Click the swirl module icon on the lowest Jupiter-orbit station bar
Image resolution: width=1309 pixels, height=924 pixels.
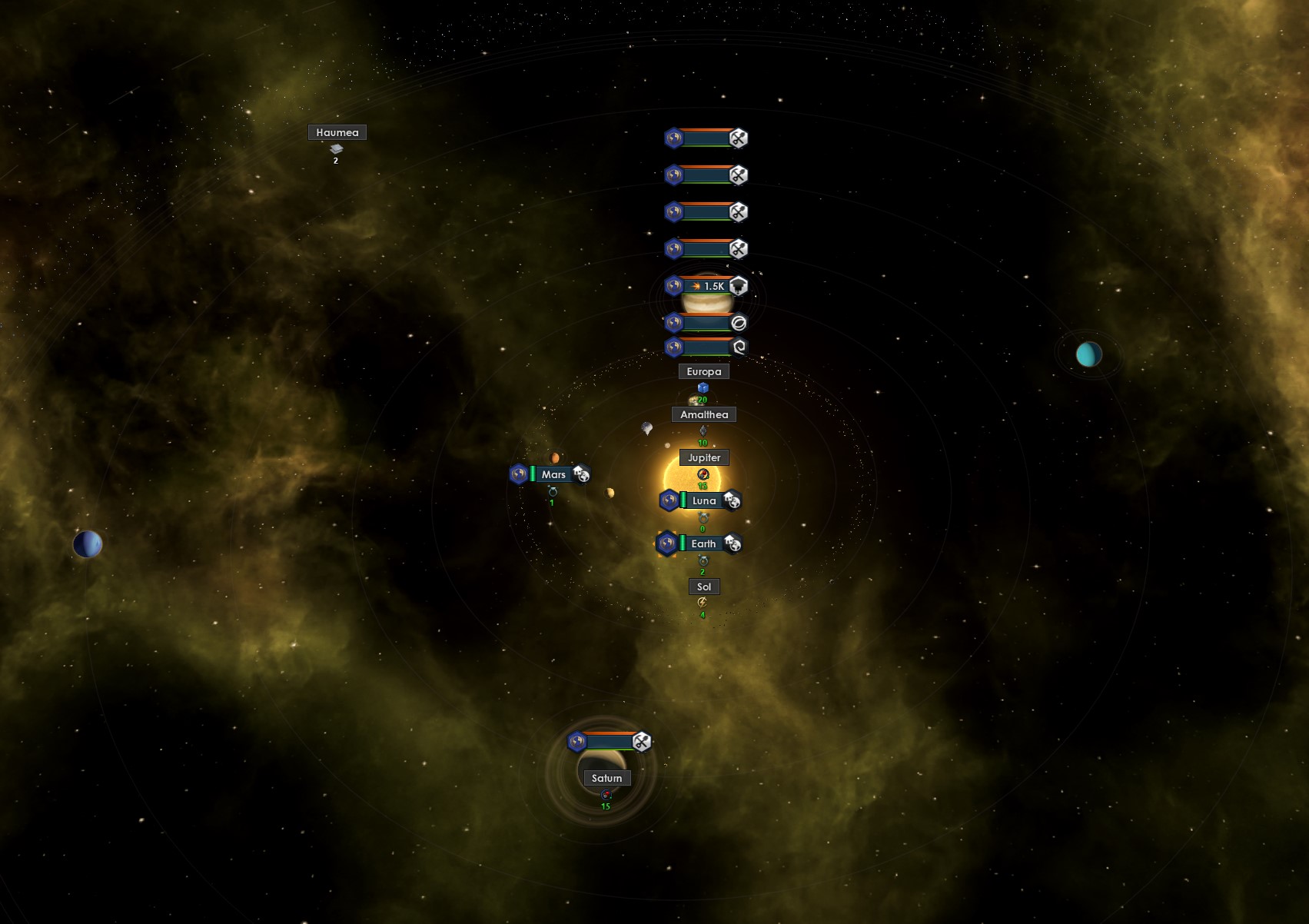(x=738, y=347)
